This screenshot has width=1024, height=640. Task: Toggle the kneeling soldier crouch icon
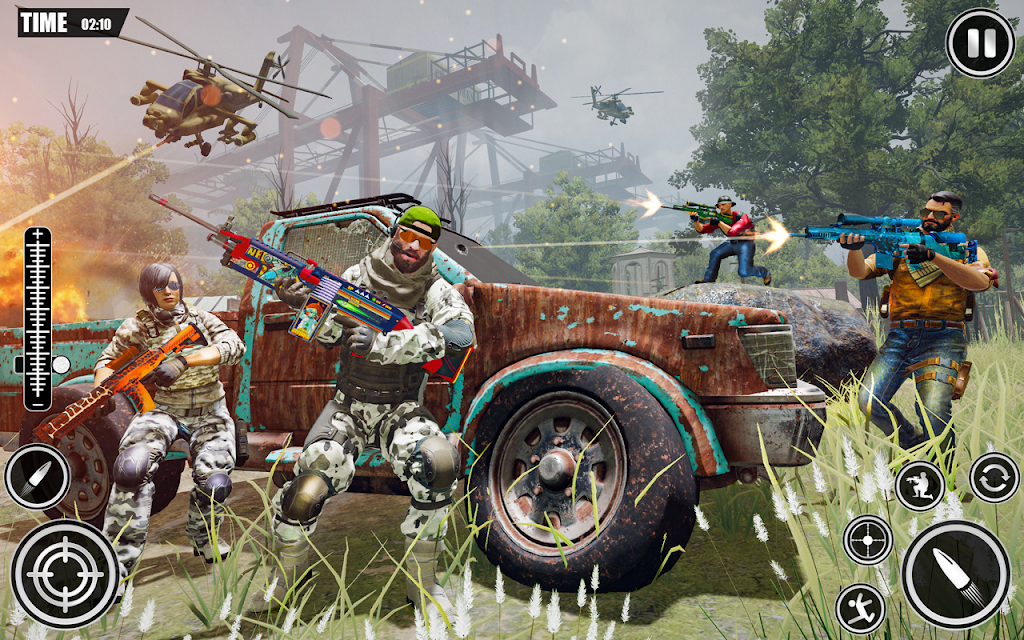coord(920,486)
